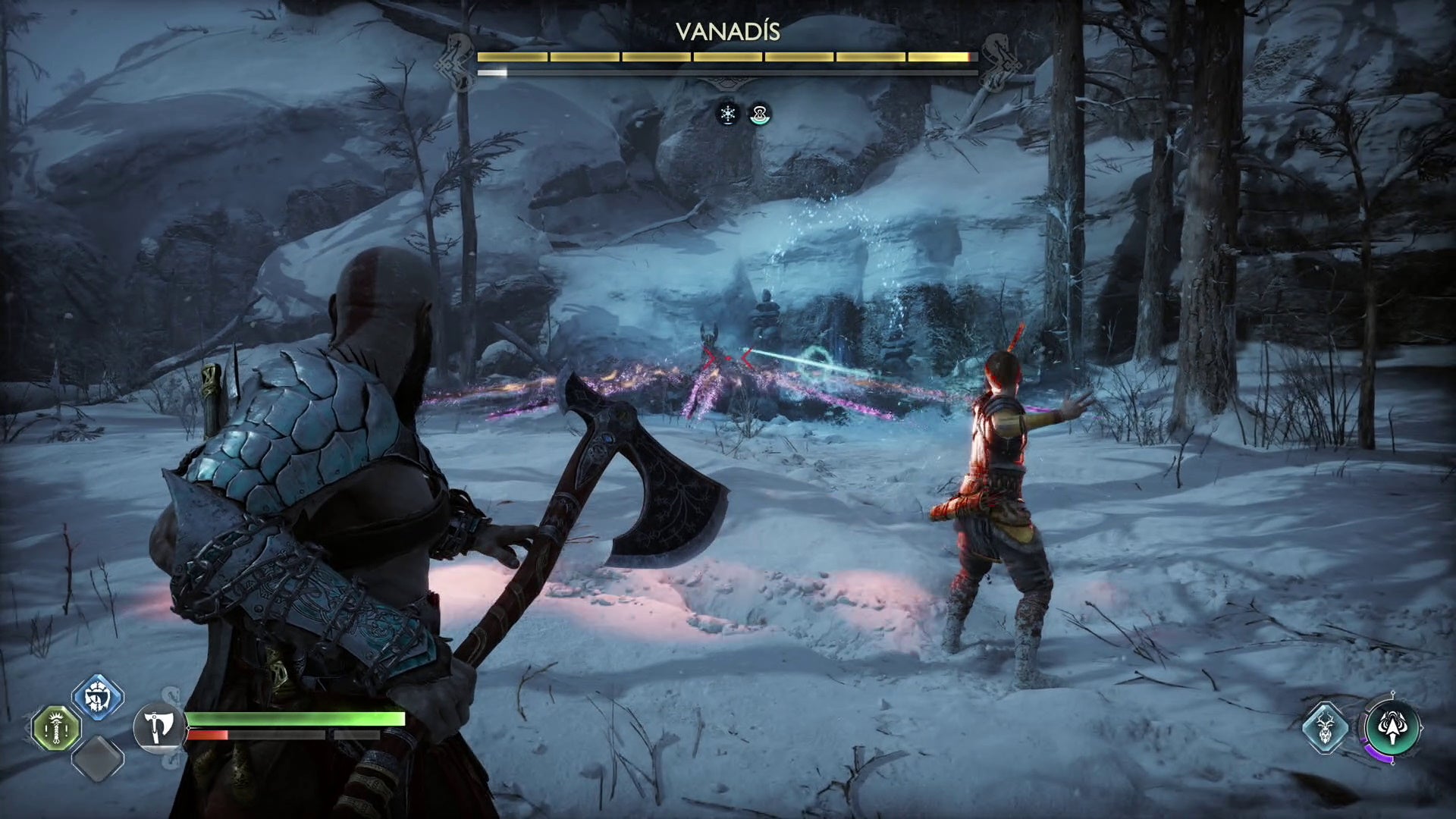Click the red Spartan Rage meter
1456x819 pixels.
tap(209, 736)
